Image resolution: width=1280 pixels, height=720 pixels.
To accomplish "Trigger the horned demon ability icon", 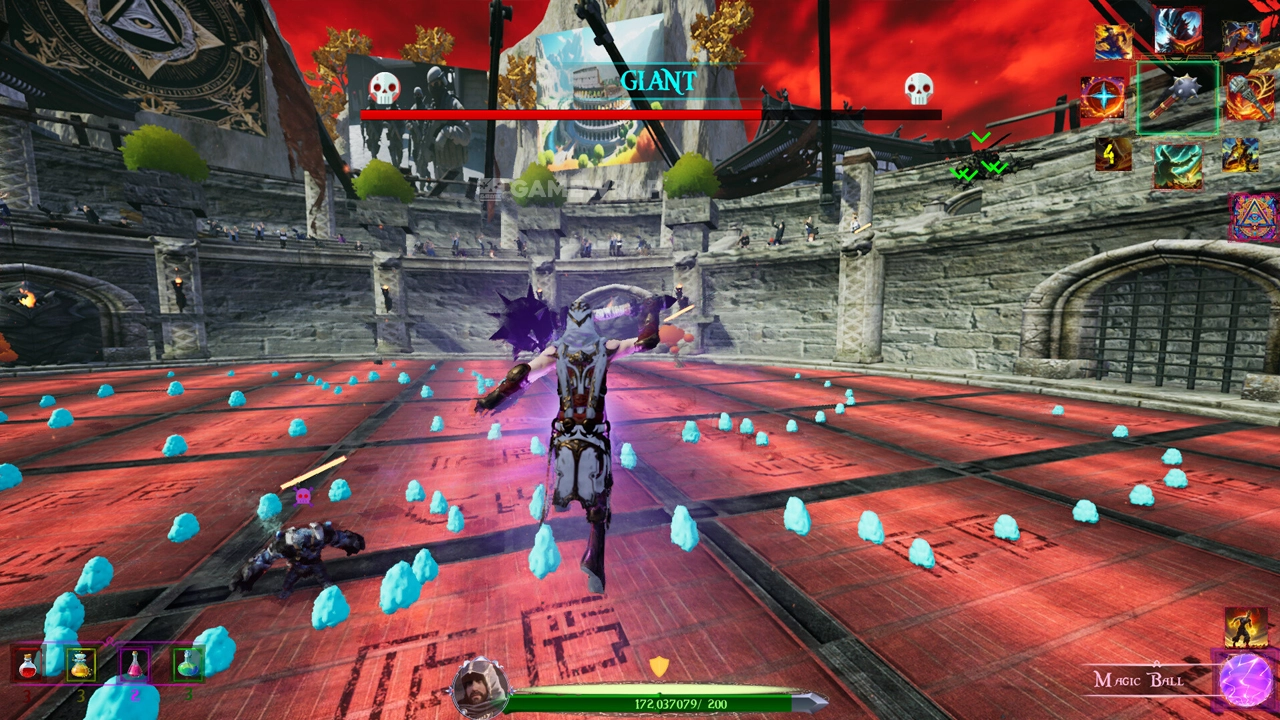I will click(x=1178, y=30).
